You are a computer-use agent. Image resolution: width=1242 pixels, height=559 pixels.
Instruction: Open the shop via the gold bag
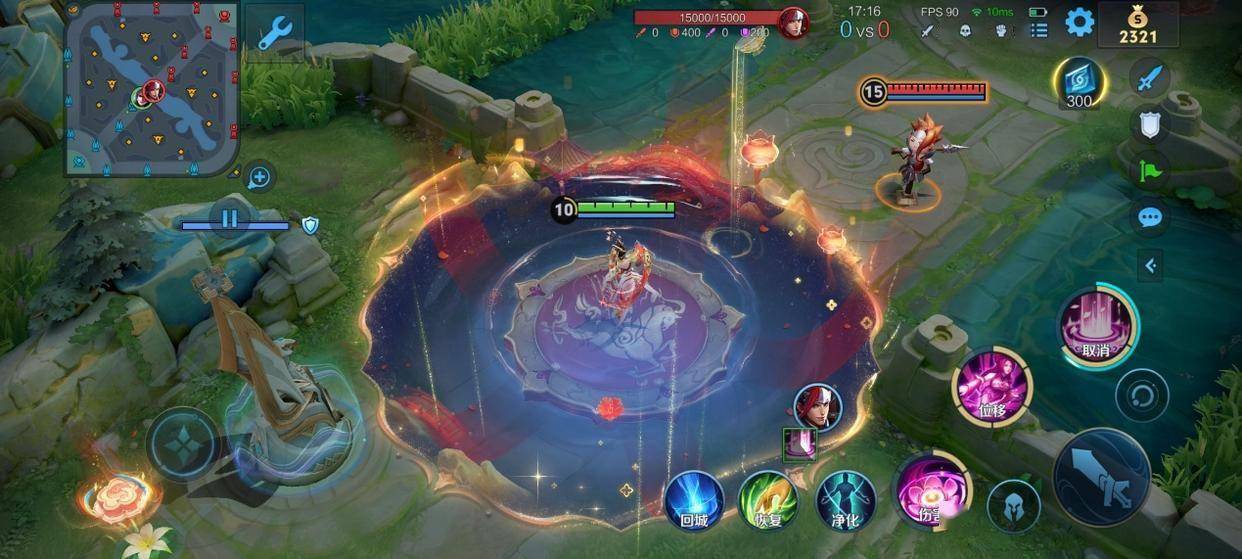[x=1137, y=25]
